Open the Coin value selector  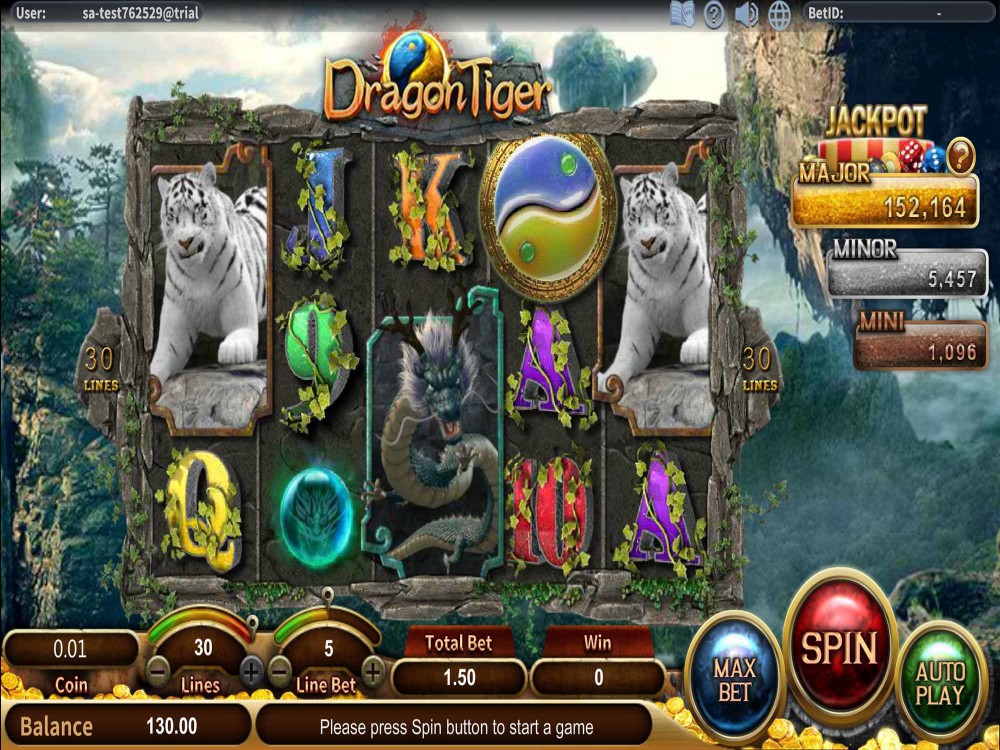(70, 649)
